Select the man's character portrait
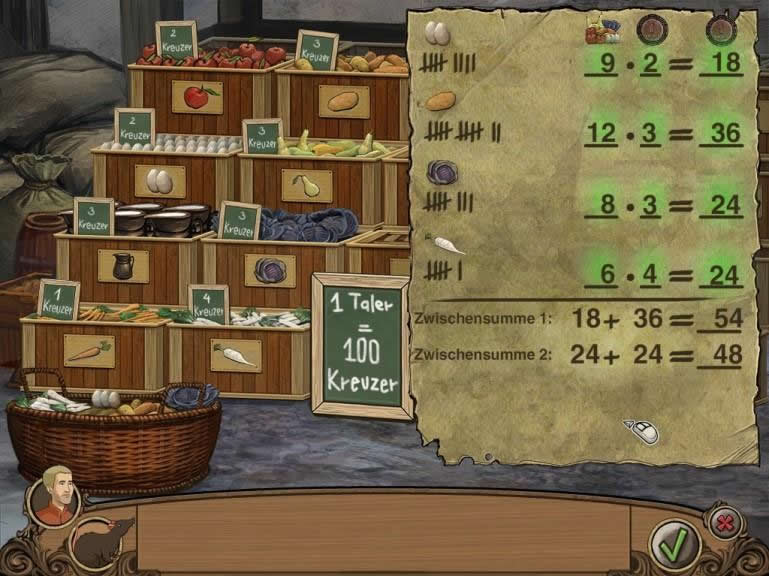 pyautogui.click(x=54, y=495)
